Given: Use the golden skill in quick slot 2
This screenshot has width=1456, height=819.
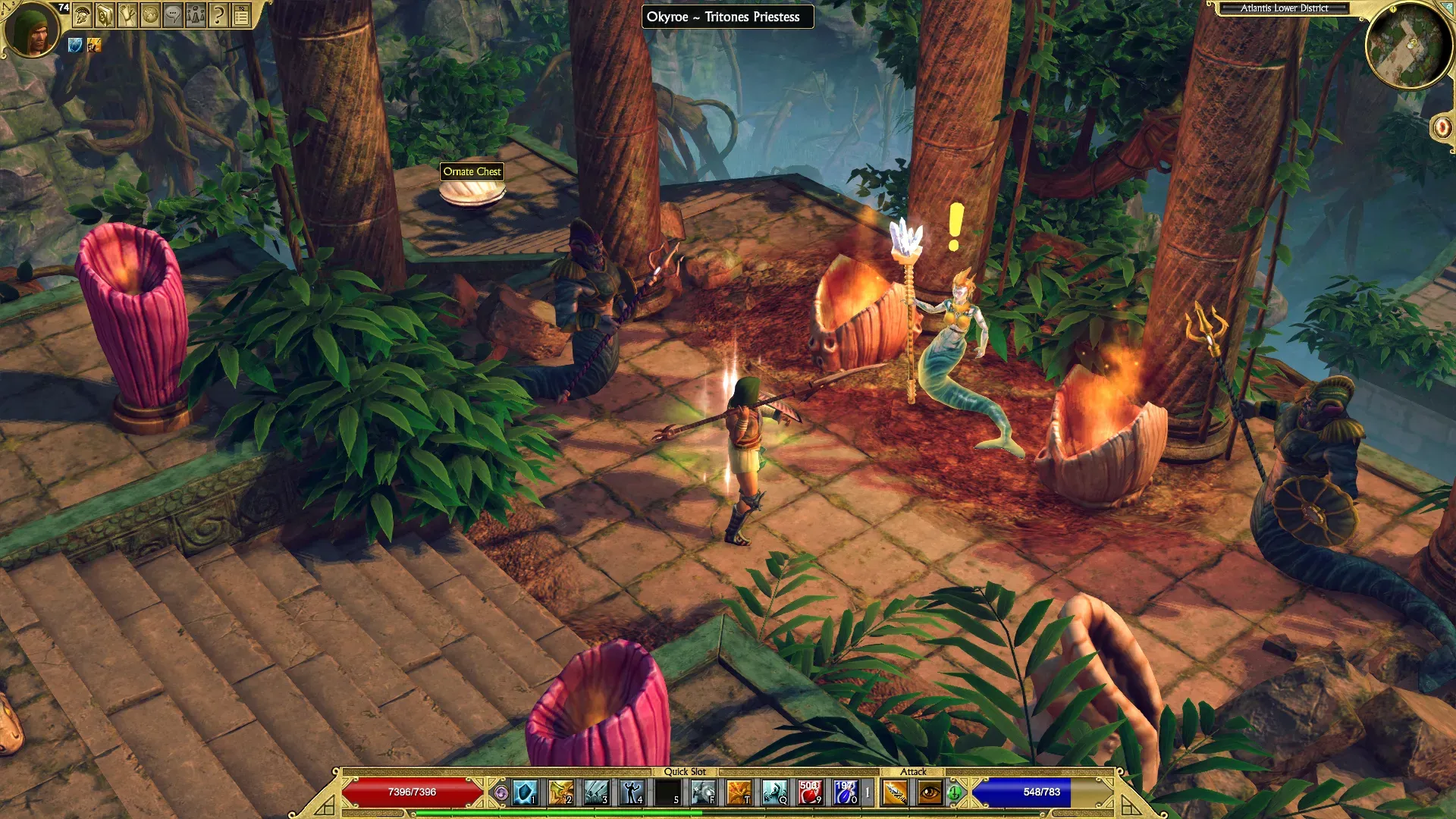Looking at the screenshot, I should point(561,793).
